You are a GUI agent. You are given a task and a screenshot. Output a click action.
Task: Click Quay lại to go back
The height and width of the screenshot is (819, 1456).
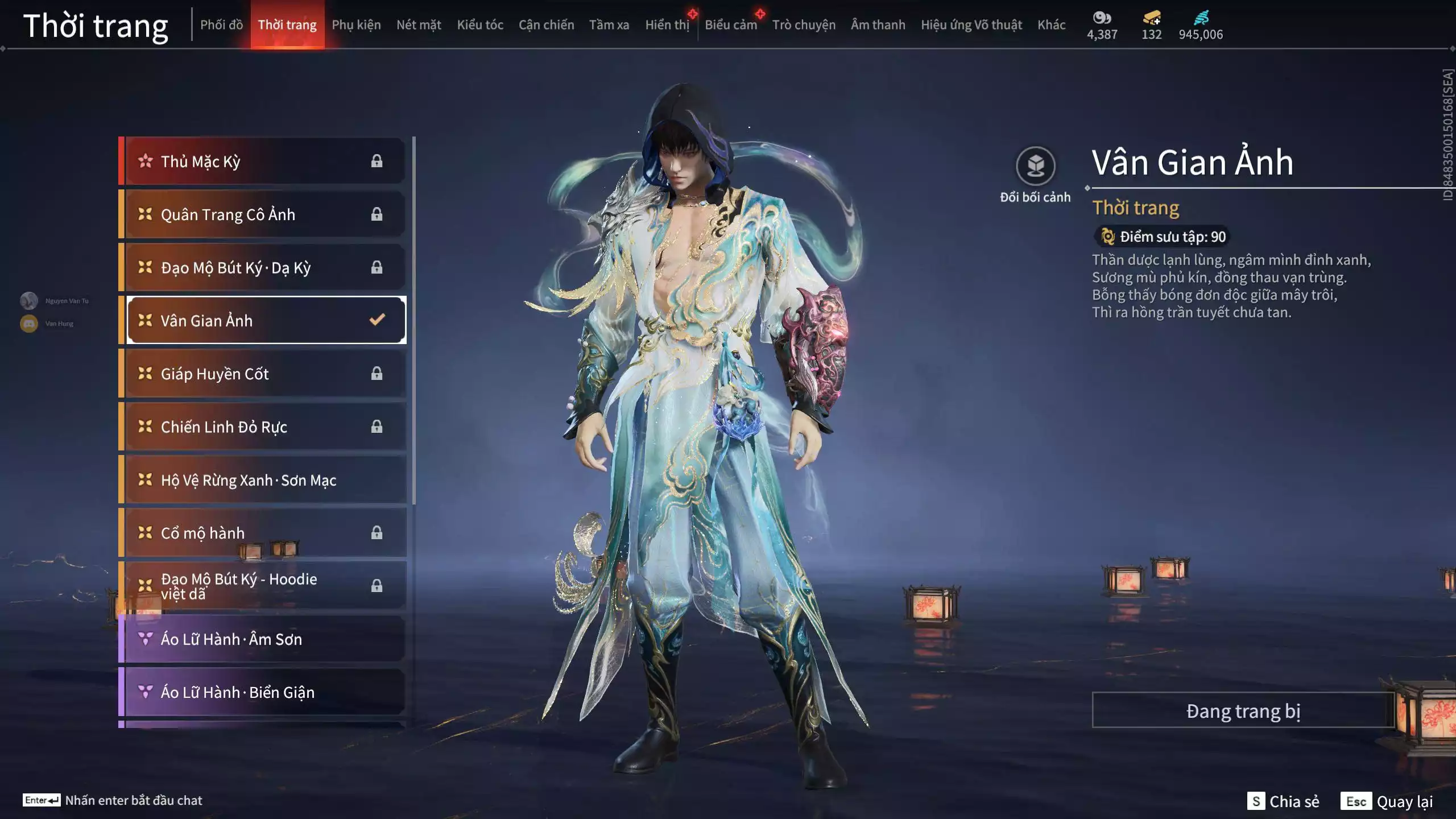(1388, 801)
